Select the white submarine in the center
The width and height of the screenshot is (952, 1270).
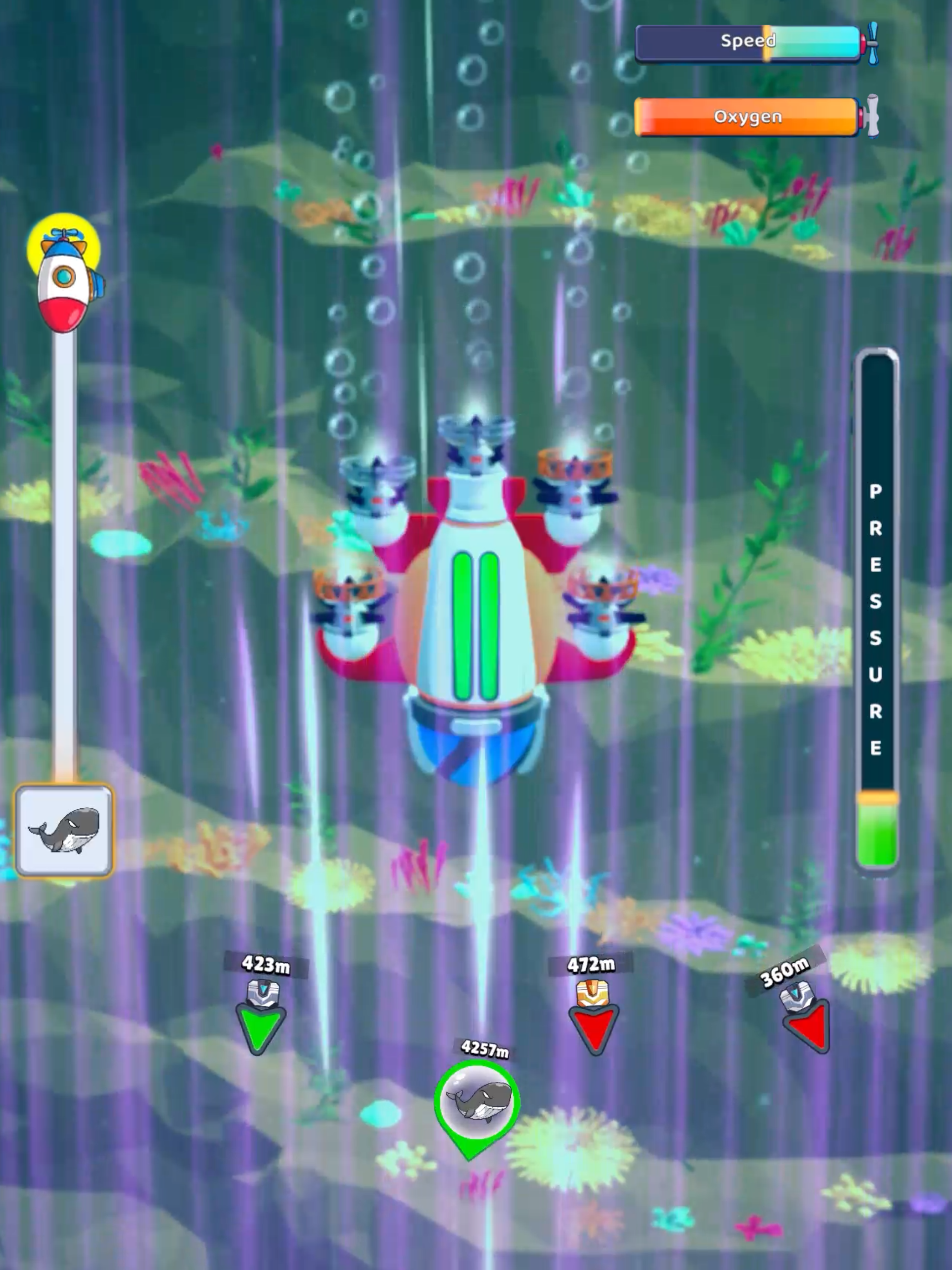pos(474,603)
